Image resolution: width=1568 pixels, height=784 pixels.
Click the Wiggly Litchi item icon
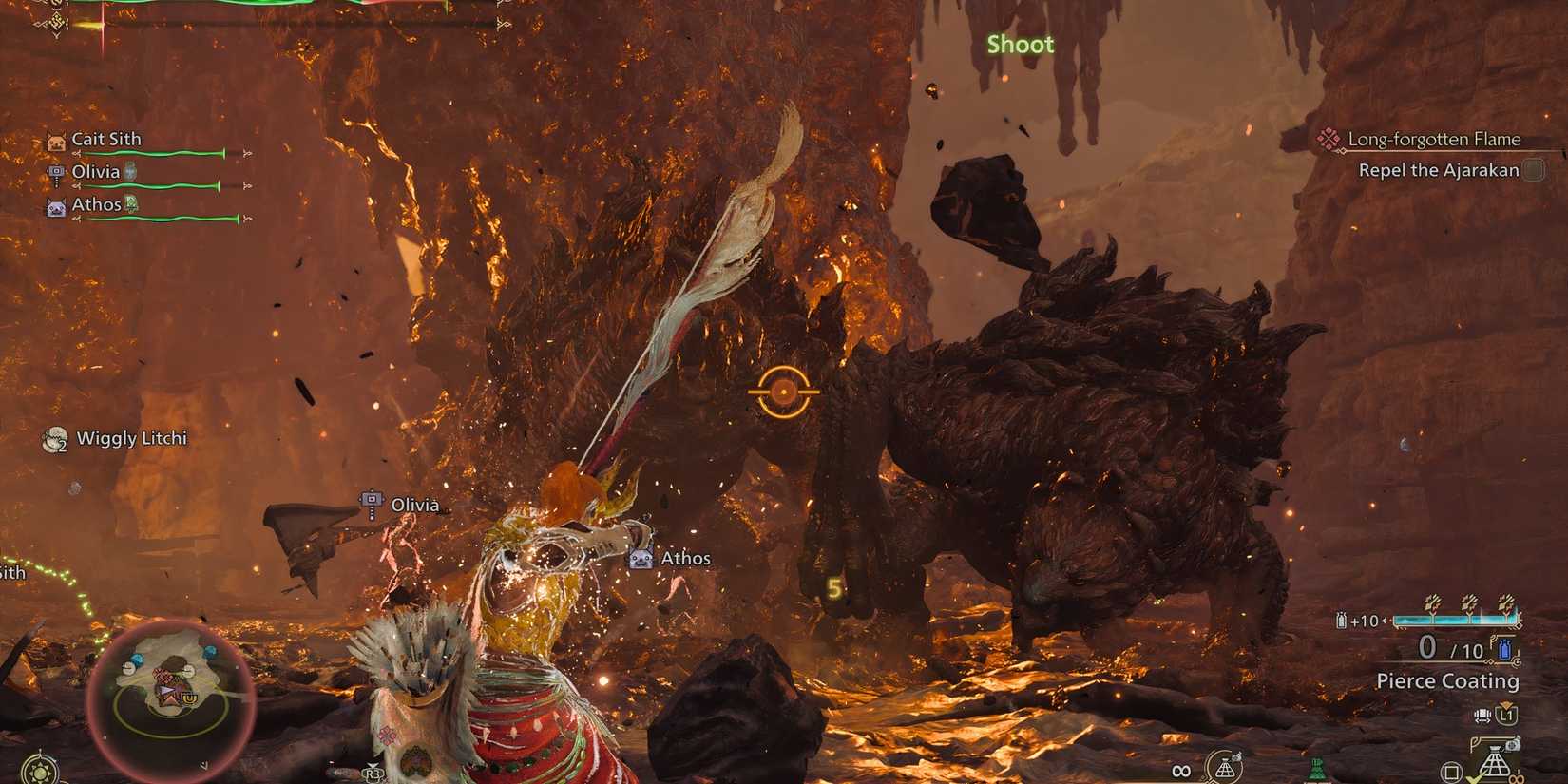54,438
